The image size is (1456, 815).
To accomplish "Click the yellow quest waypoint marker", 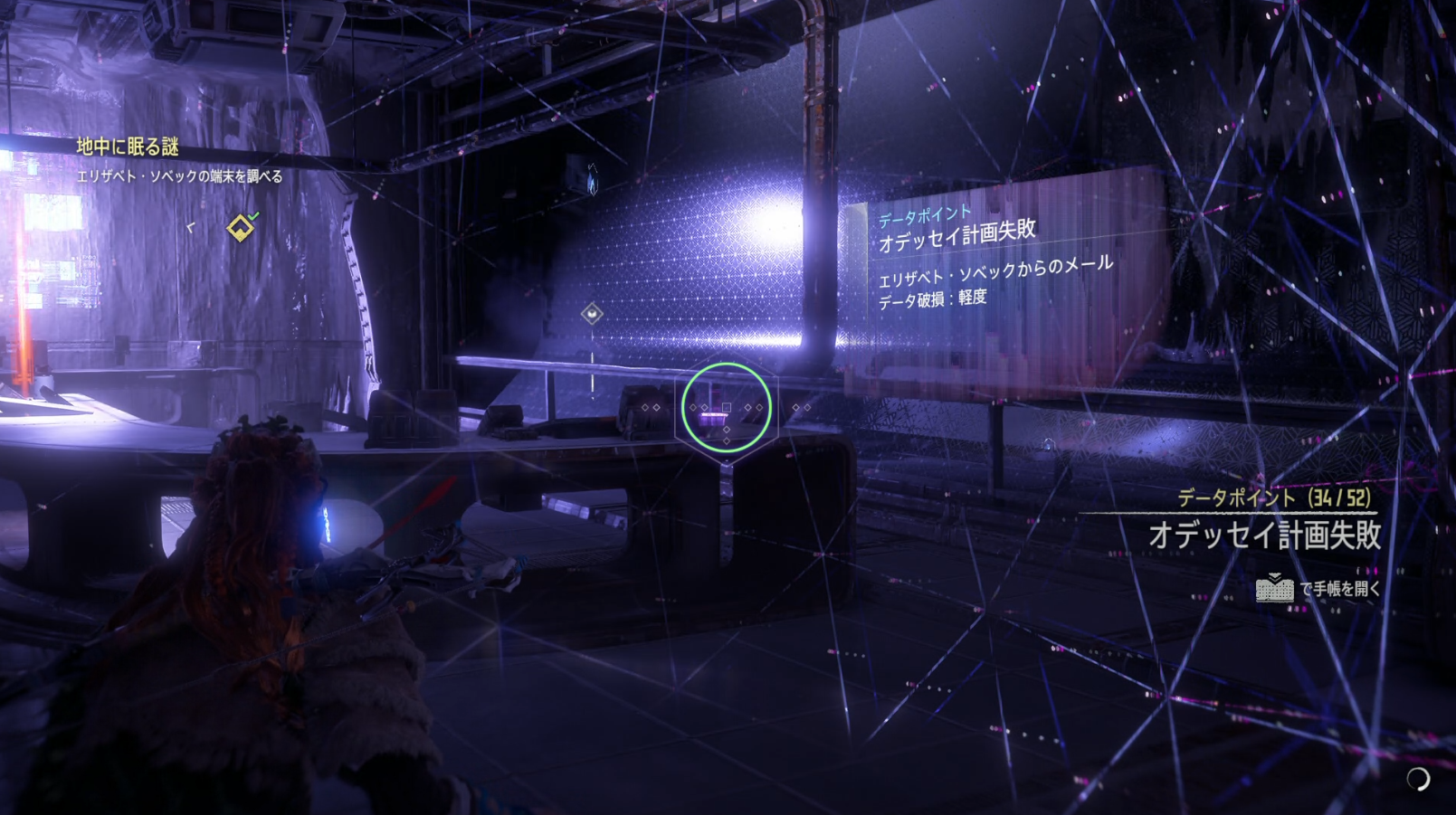I will [240, 228].
